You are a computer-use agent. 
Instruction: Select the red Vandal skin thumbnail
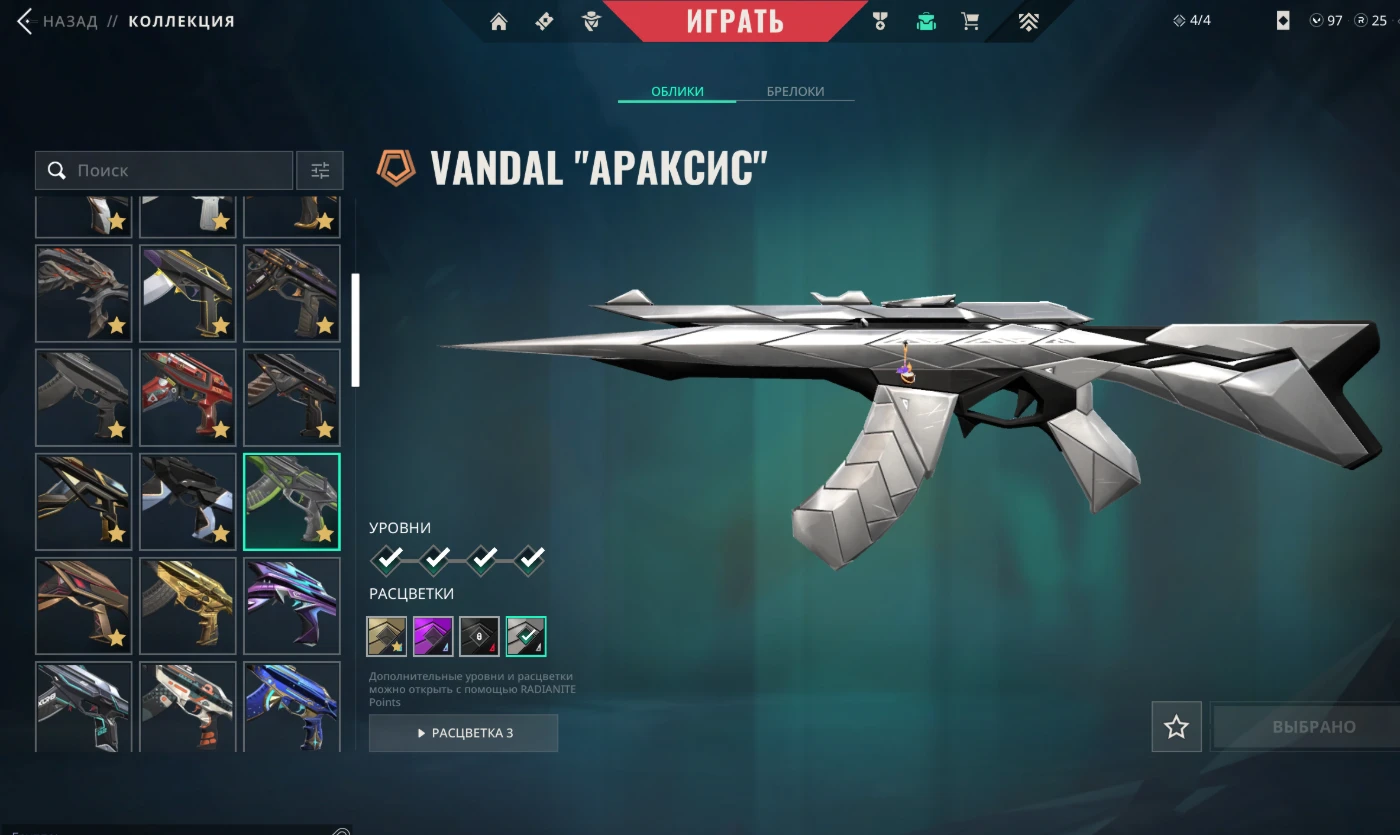(x=188, y=397)
